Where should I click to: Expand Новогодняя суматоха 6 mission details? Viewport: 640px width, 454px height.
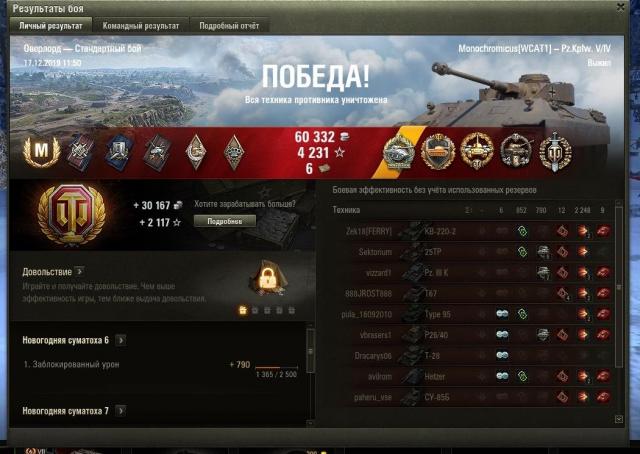coord(120,340)
